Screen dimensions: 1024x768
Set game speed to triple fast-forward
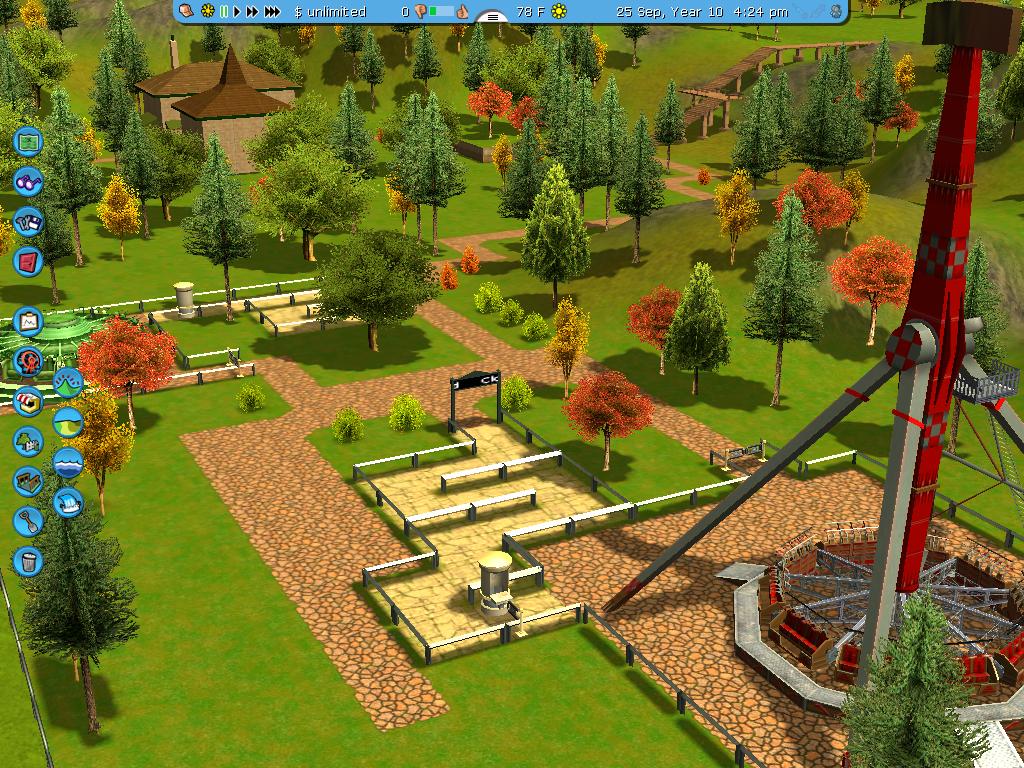(272, 12)
